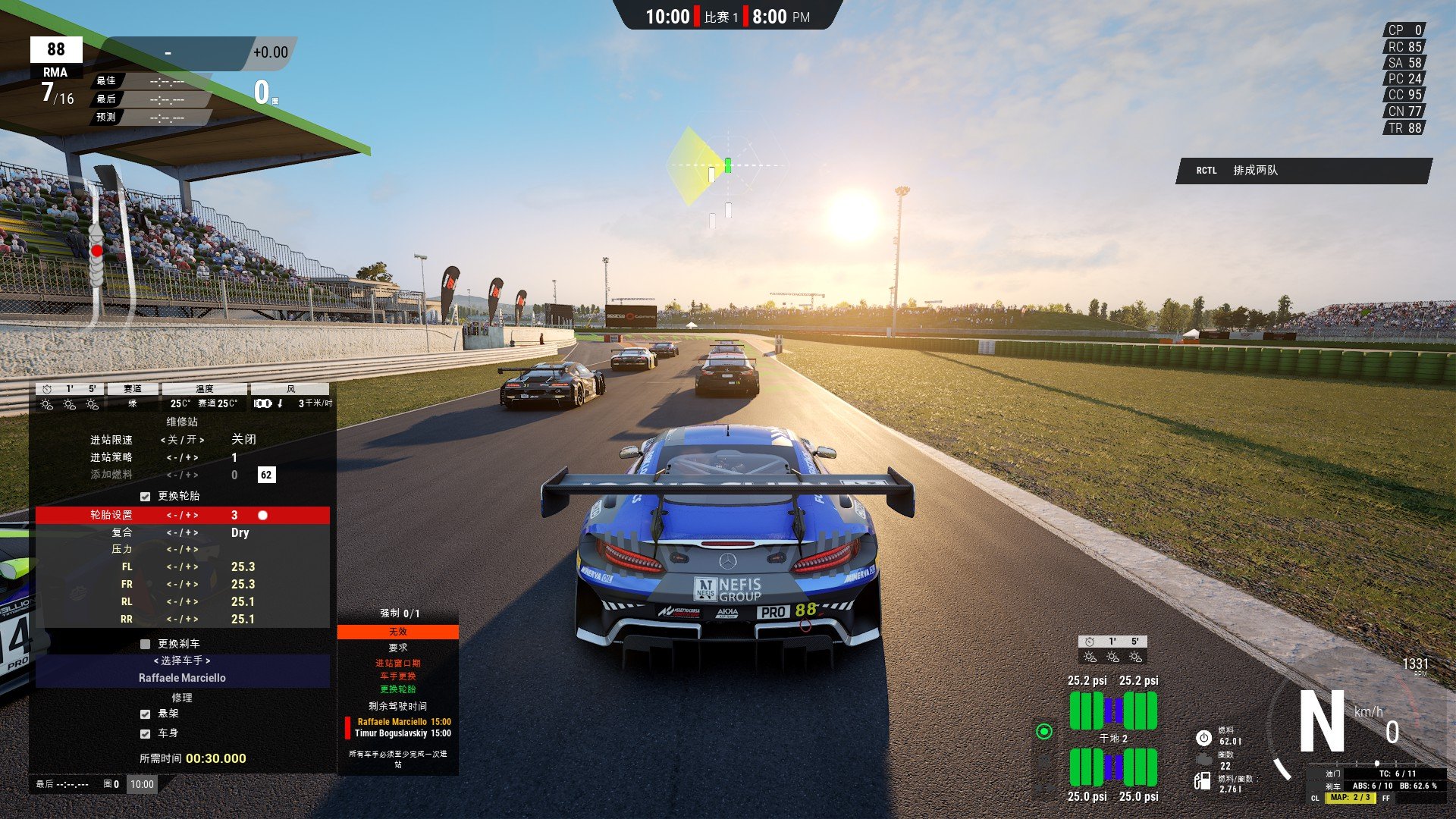Tick the 更换刹车 checkbox
The height and width of the screenshot is (819, 1456).
[145, 644]
